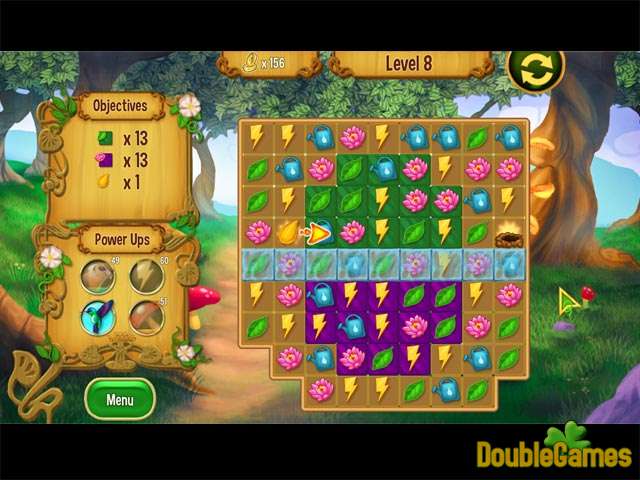Activate the lightning bolt power-up
The height and width of the screenshot is (480, 640).
tap(146, 275)
